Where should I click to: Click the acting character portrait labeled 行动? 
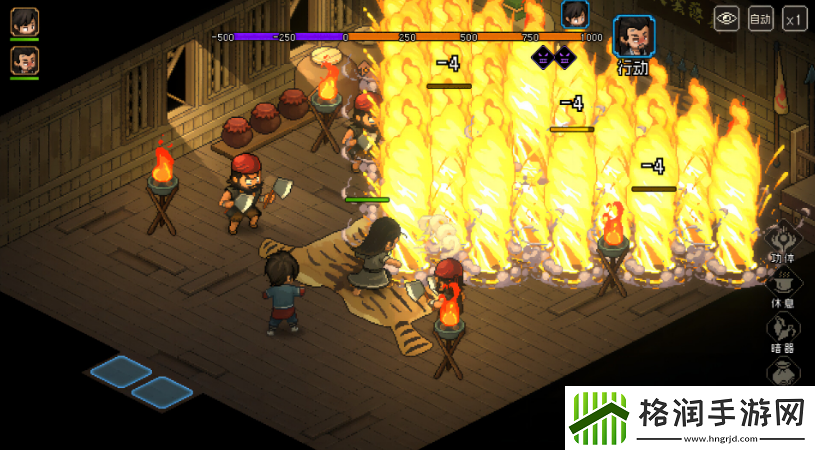[x=633, y=36]
